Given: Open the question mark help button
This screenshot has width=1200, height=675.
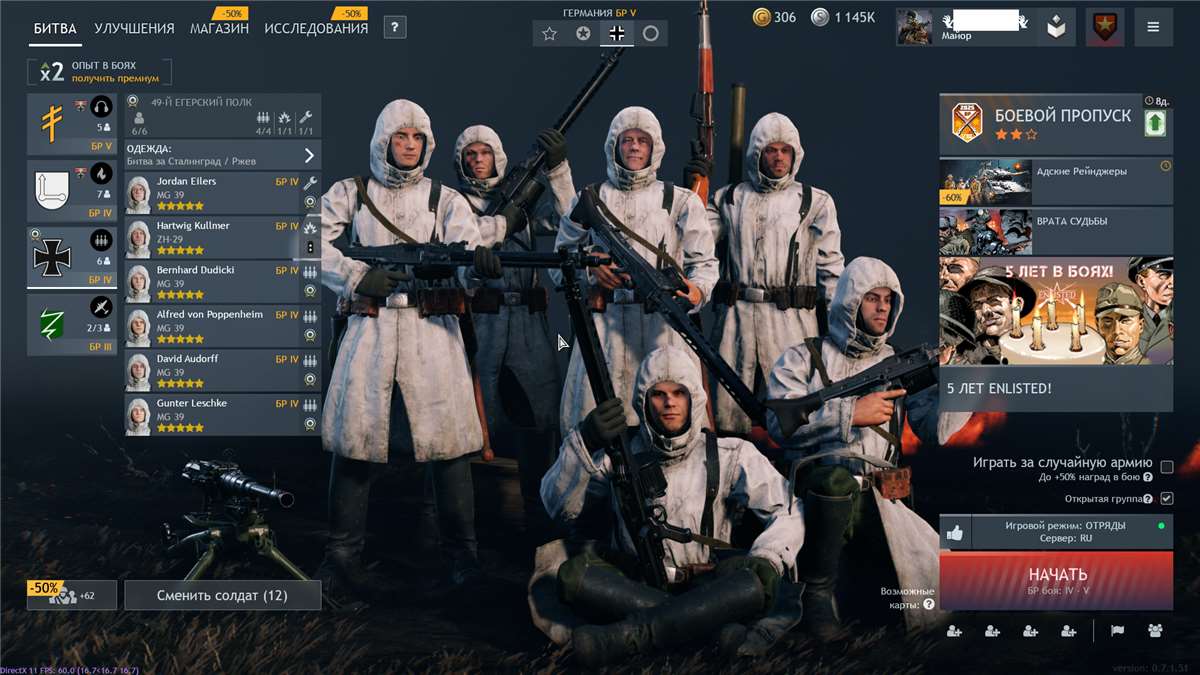Looking at the screenshot, I should 395,28.
